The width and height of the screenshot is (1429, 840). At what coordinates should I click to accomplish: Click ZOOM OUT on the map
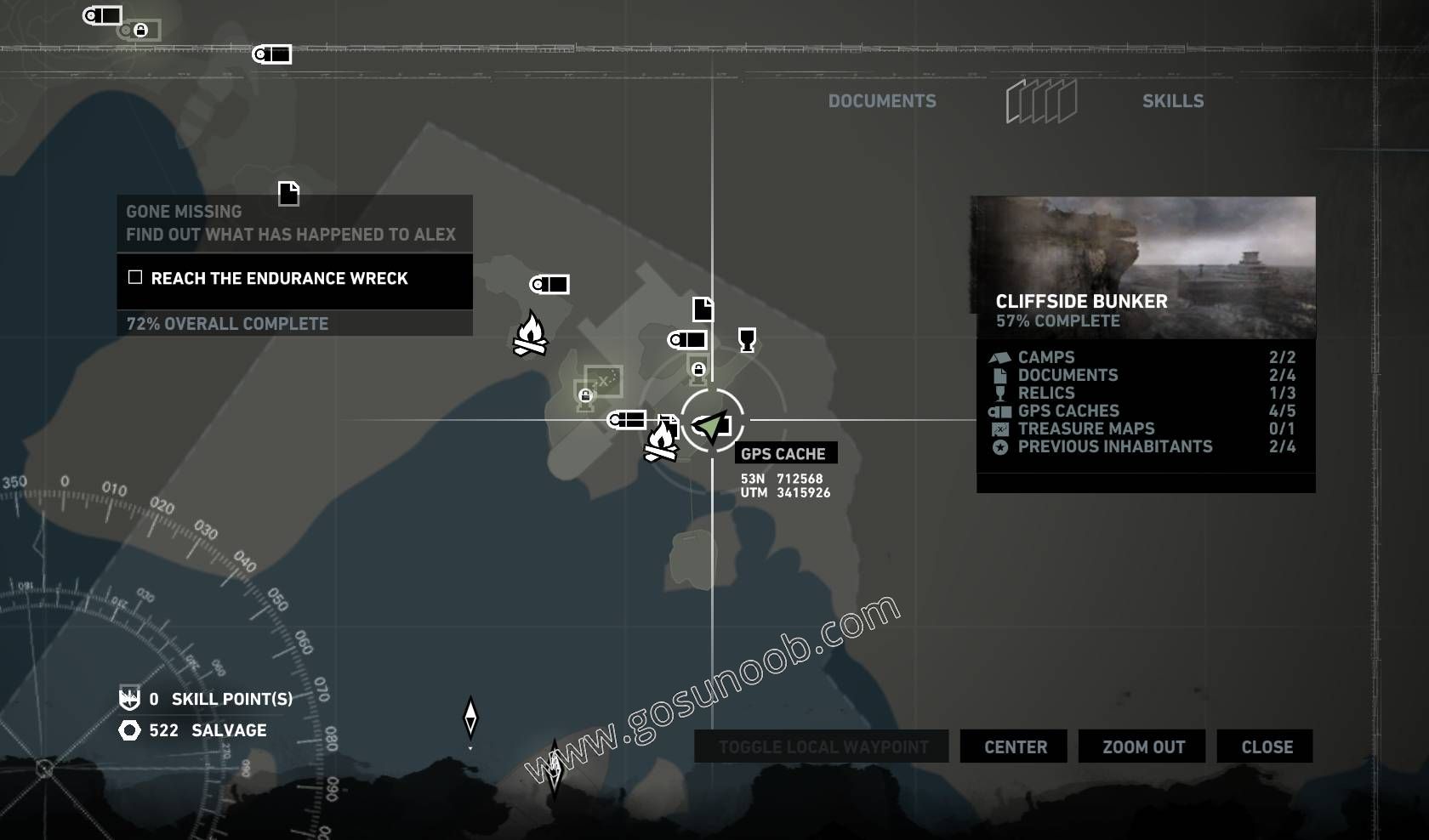tap(1141, 746)
